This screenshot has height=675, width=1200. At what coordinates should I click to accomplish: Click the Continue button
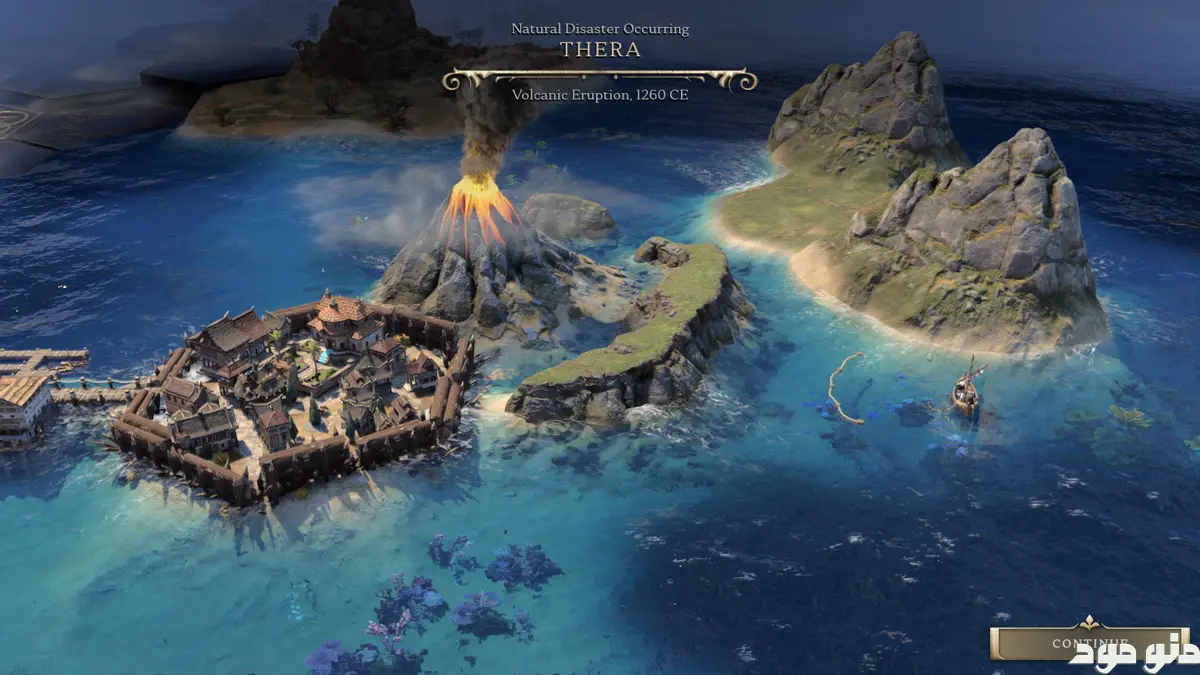point(1088,643)
